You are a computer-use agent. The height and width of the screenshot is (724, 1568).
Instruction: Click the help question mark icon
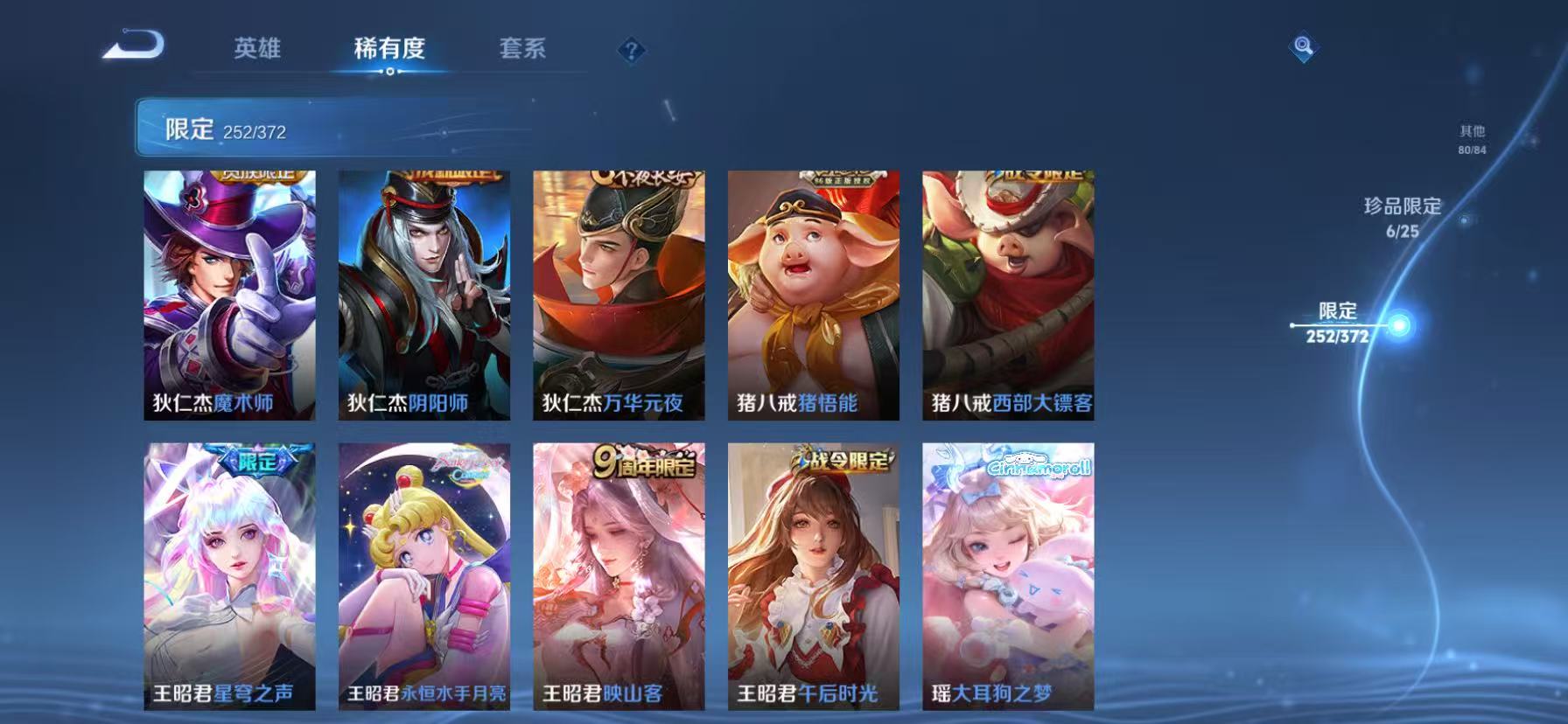click(632, 50)
